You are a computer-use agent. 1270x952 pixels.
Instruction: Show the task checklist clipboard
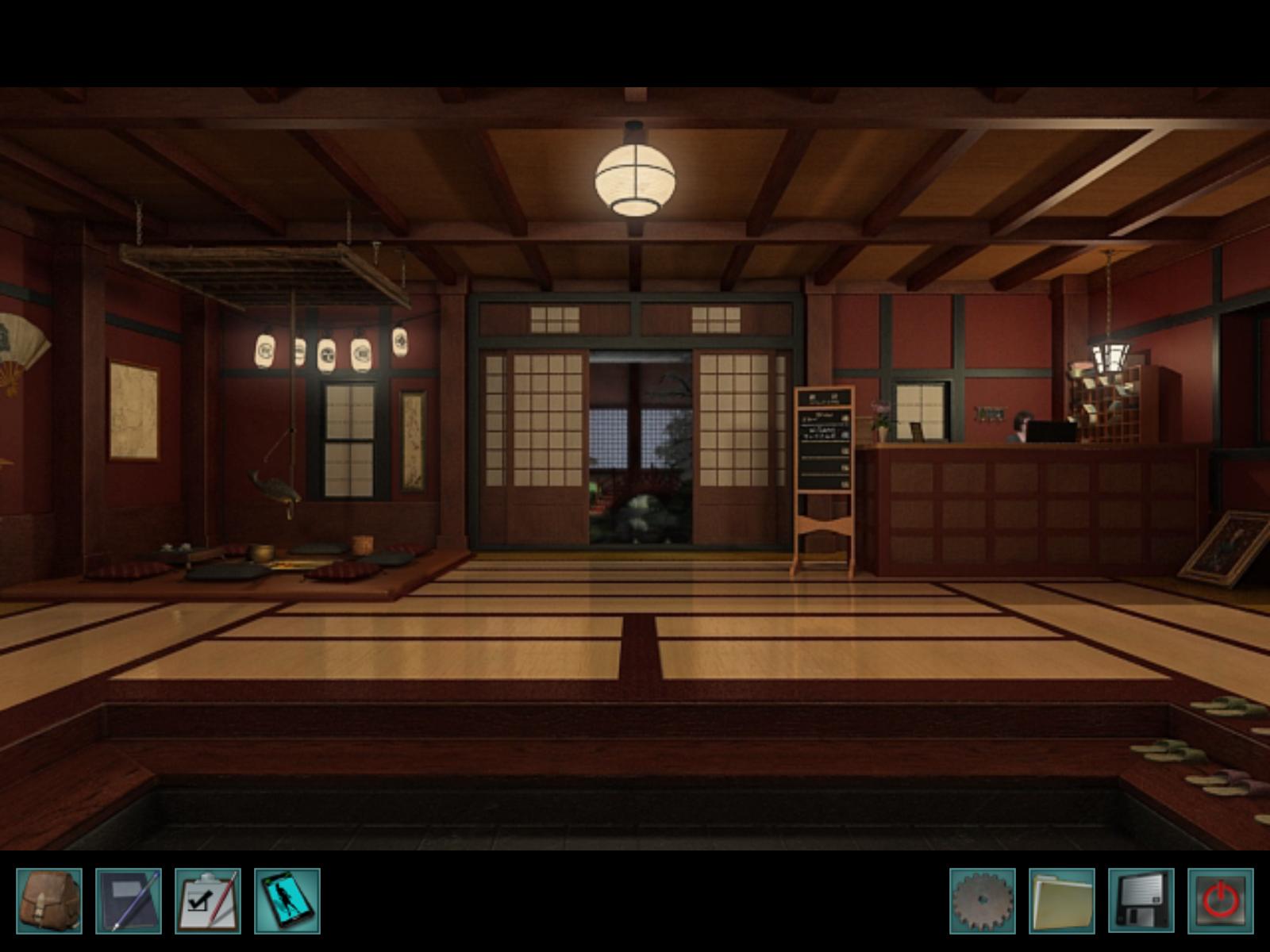pyautogui.click(x=208, y=900)
